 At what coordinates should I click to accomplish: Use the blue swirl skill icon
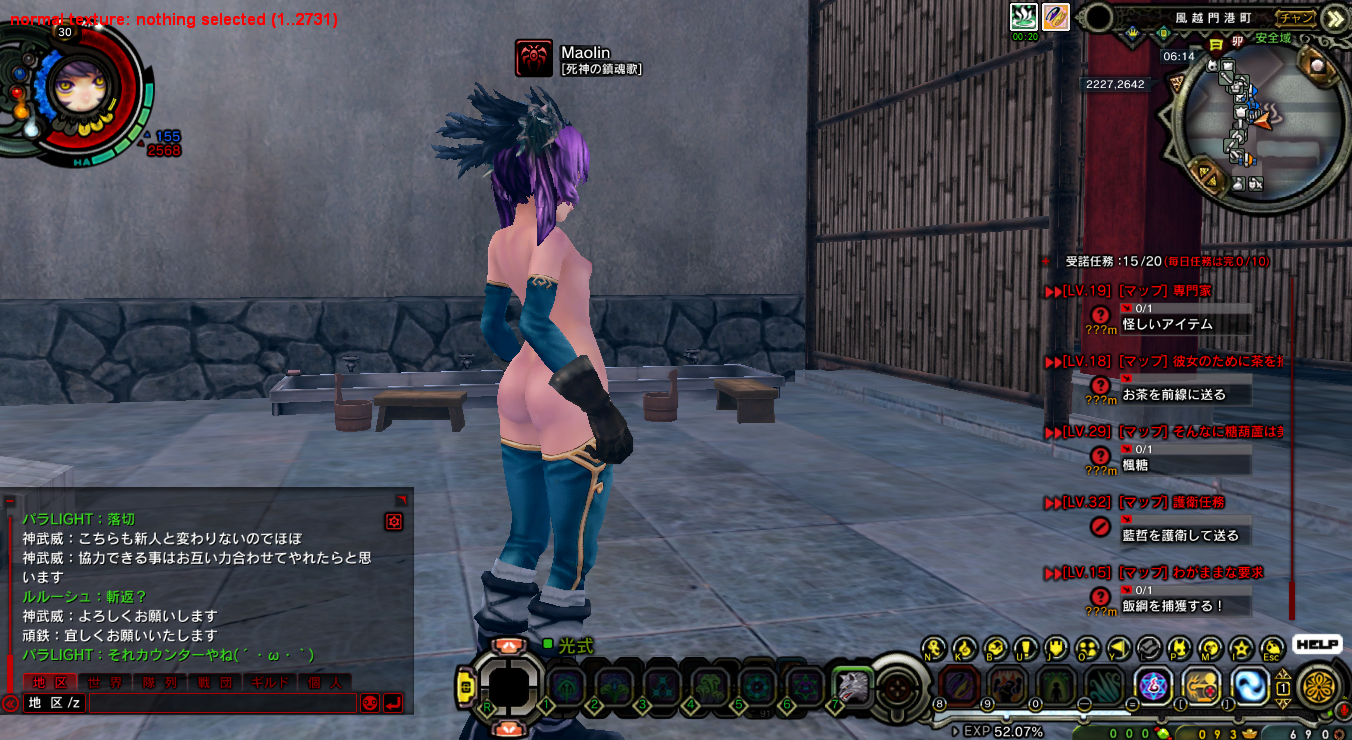[1249, 686]
